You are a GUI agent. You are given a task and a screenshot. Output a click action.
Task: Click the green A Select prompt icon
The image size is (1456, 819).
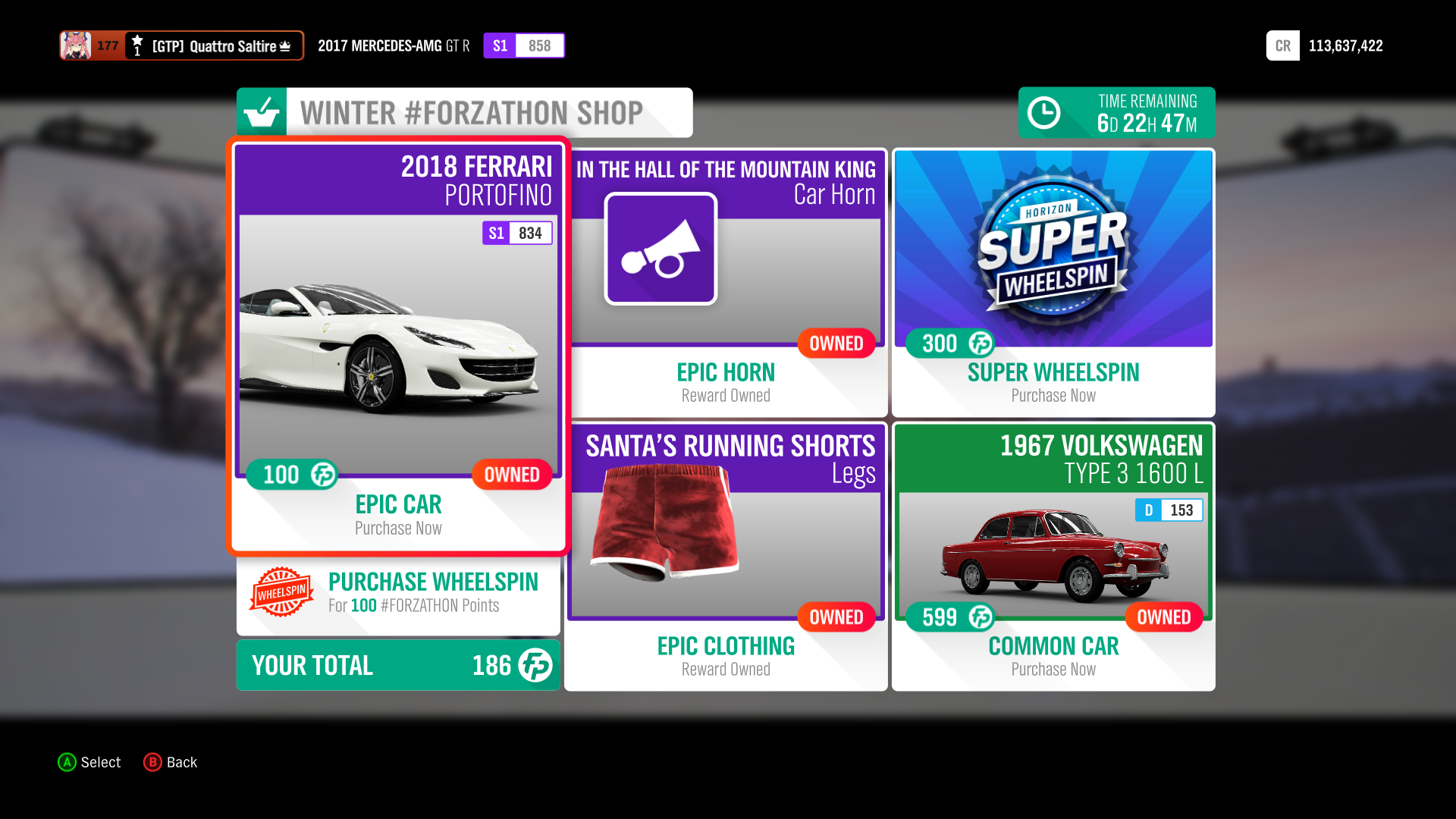(67, 763)
